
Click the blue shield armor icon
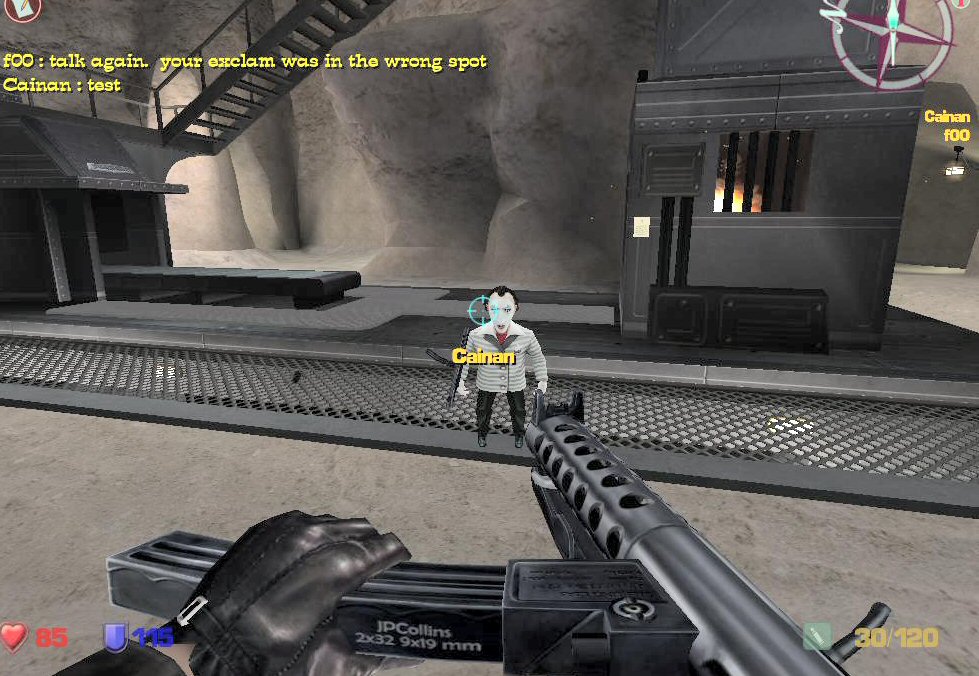pyautogui.click(x=116, y=636)
